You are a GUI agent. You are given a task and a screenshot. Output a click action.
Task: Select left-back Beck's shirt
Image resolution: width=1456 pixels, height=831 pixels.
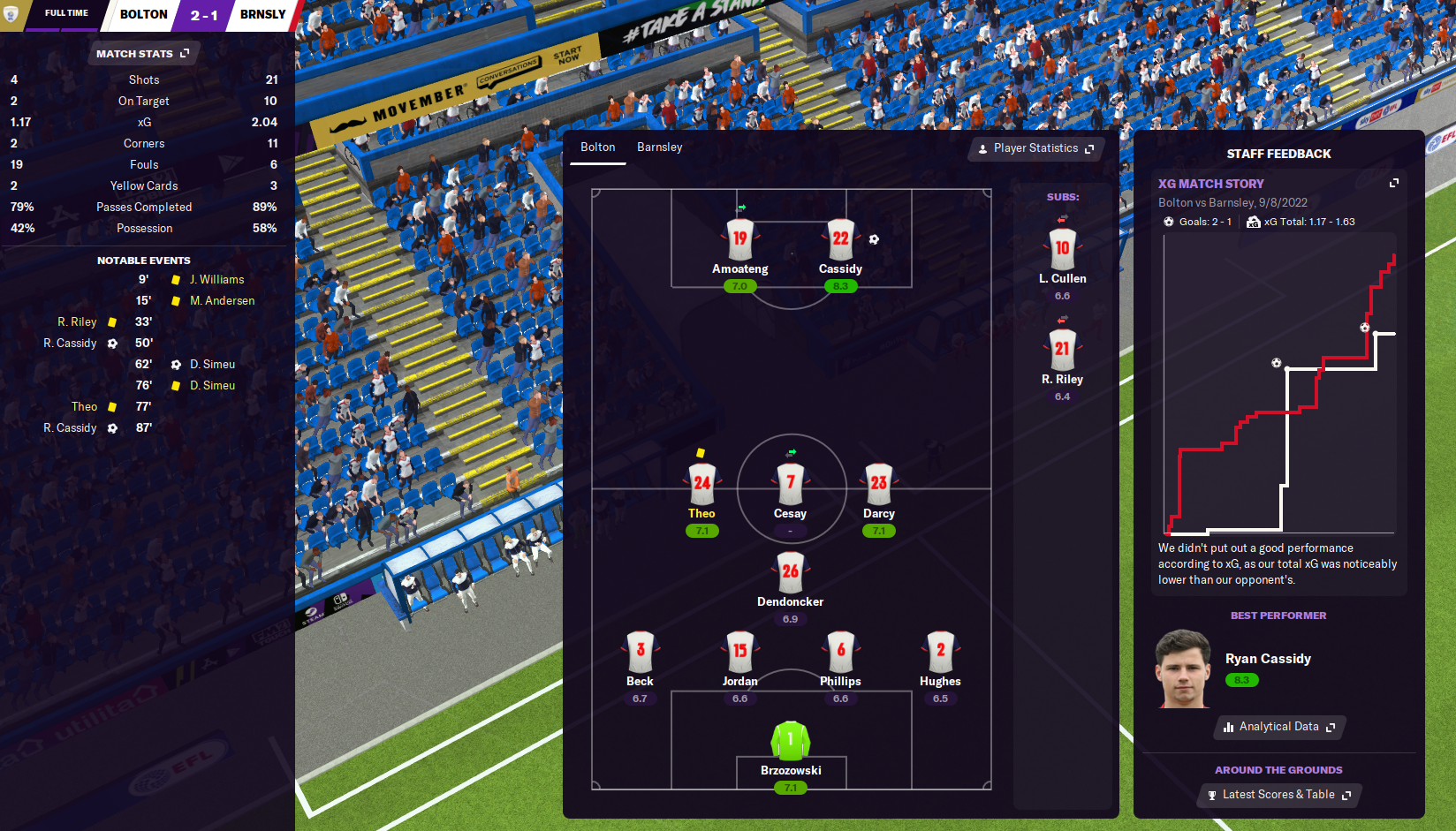(x=640, y=652)
